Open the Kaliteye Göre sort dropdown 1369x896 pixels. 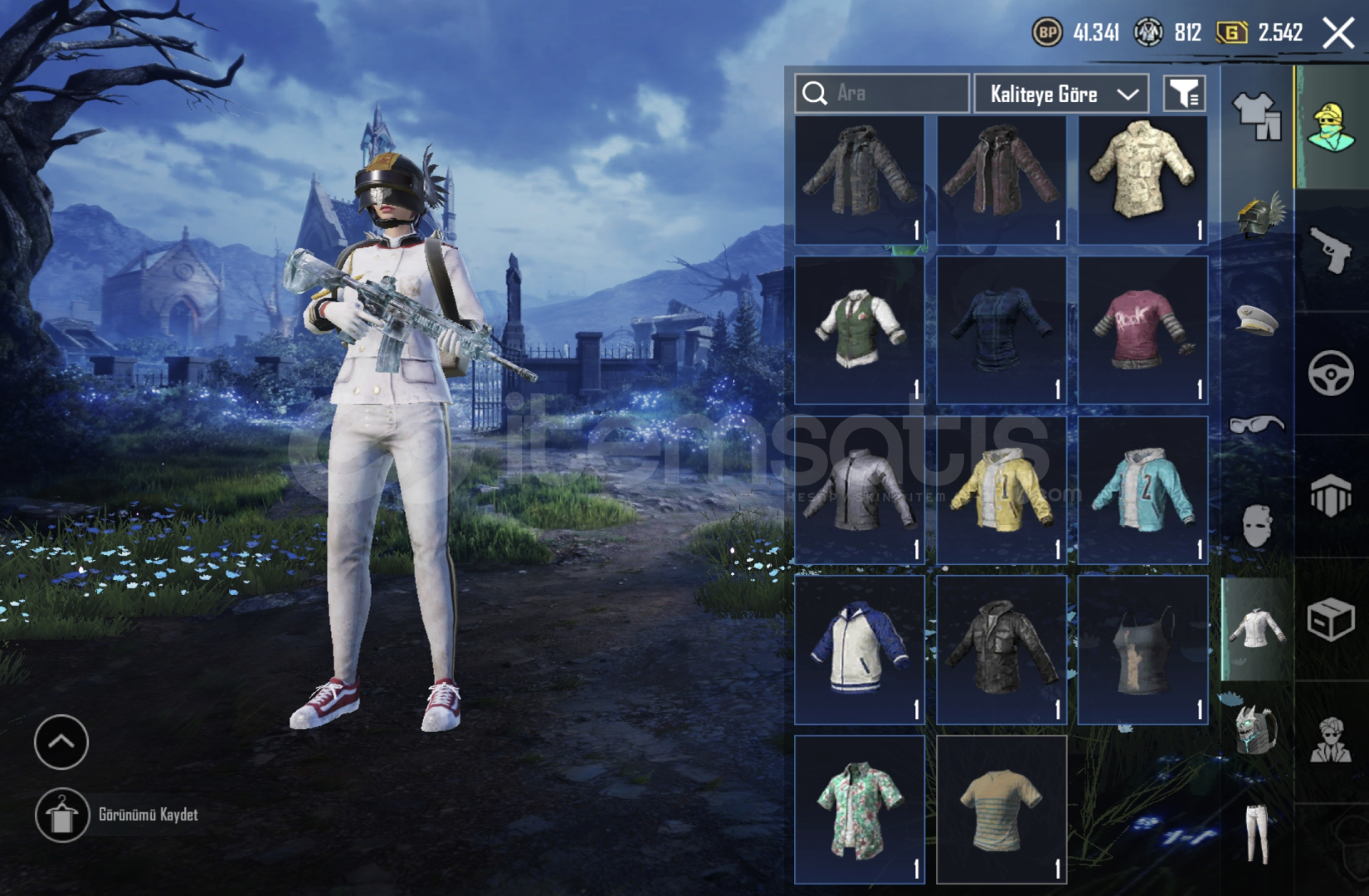point(1061,94)
